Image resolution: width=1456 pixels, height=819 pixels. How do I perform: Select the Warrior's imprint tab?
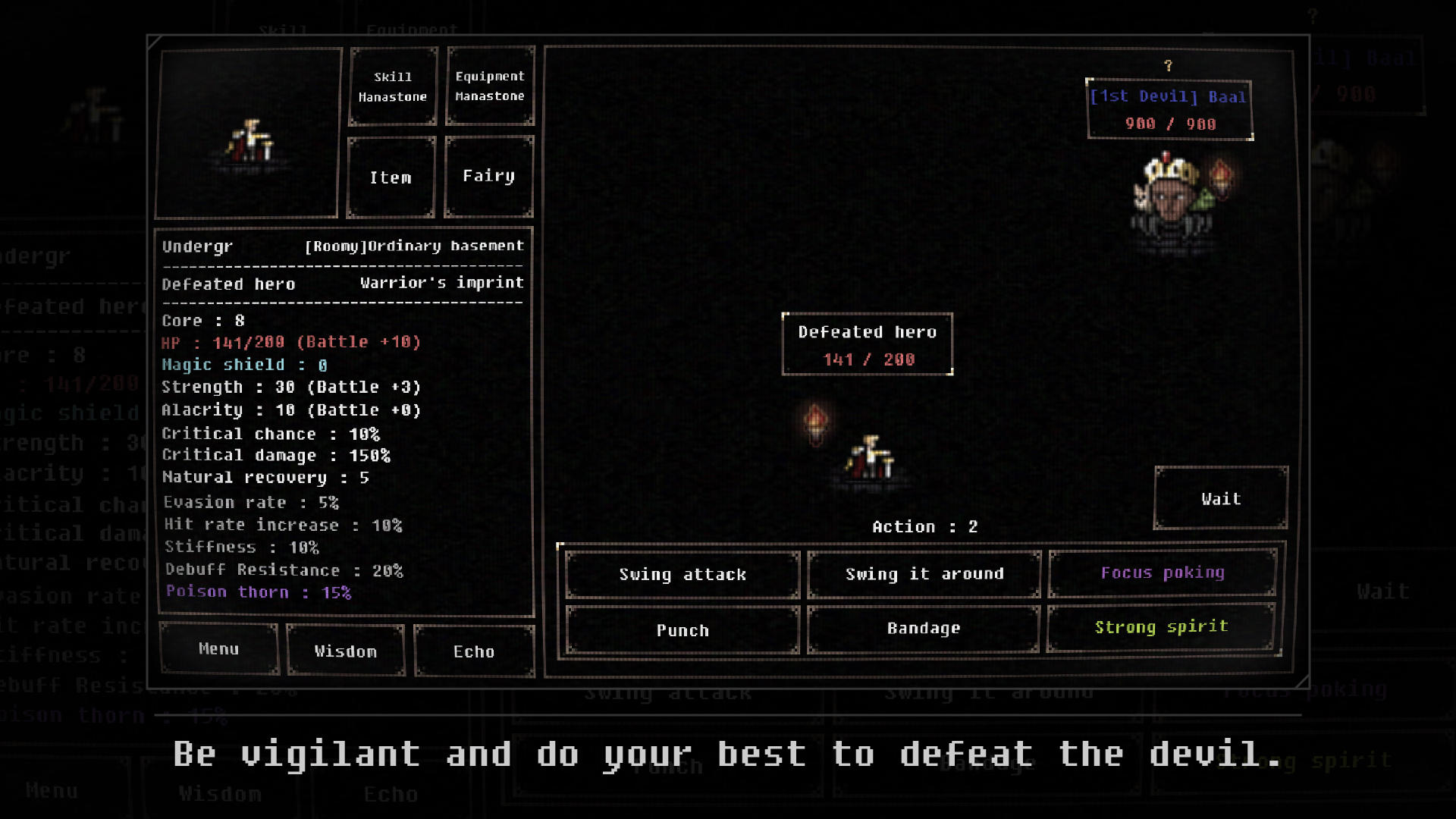coord(443,282)
